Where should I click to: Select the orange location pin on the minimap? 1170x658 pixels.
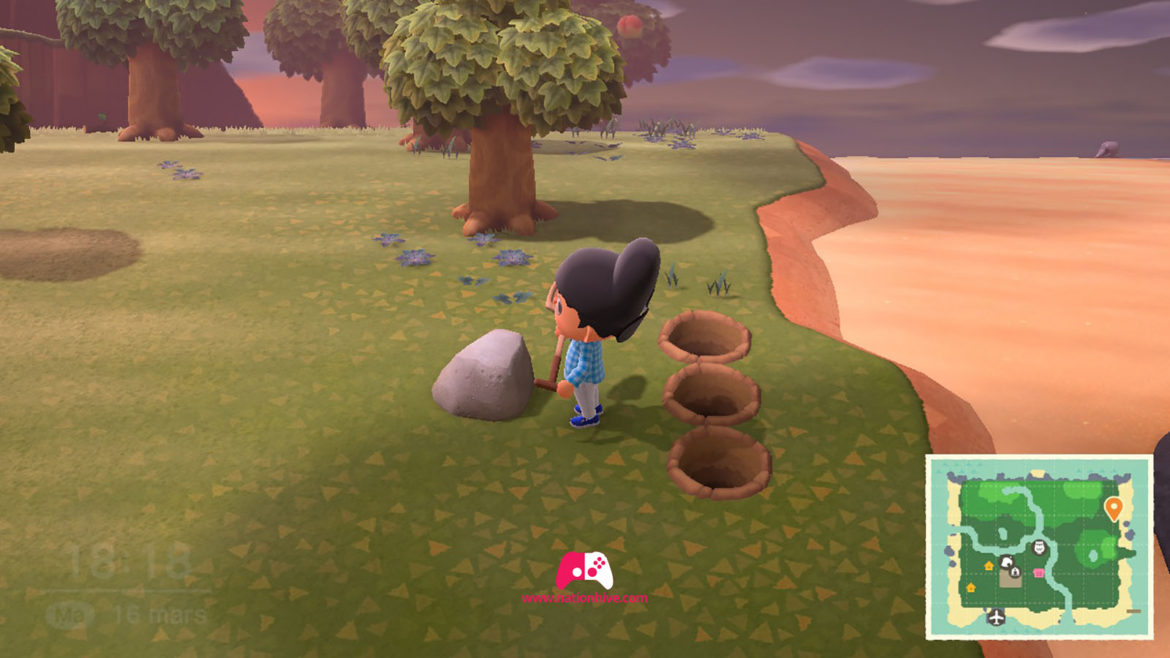(1113, 509)
